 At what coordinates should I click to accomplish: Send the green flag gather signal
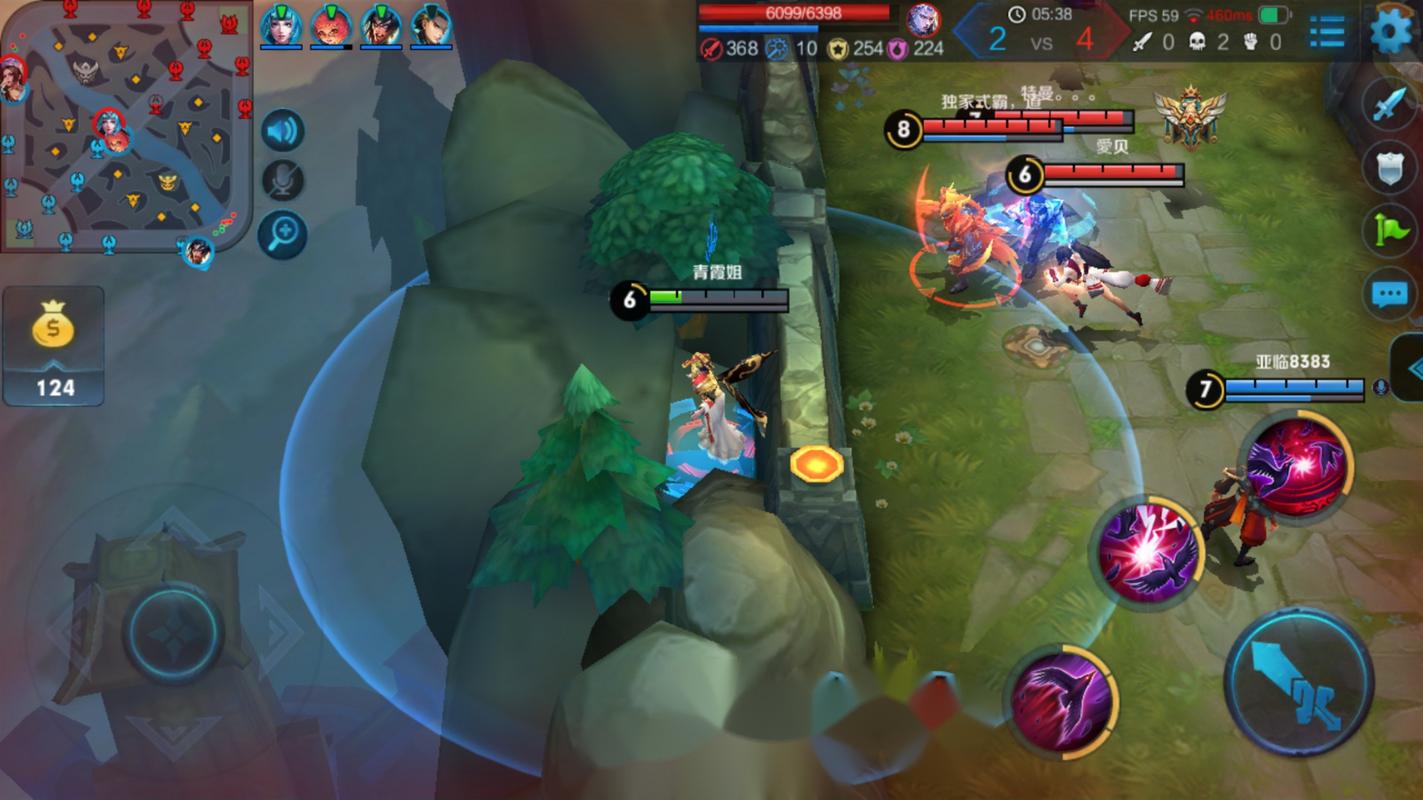[1389, 230]
